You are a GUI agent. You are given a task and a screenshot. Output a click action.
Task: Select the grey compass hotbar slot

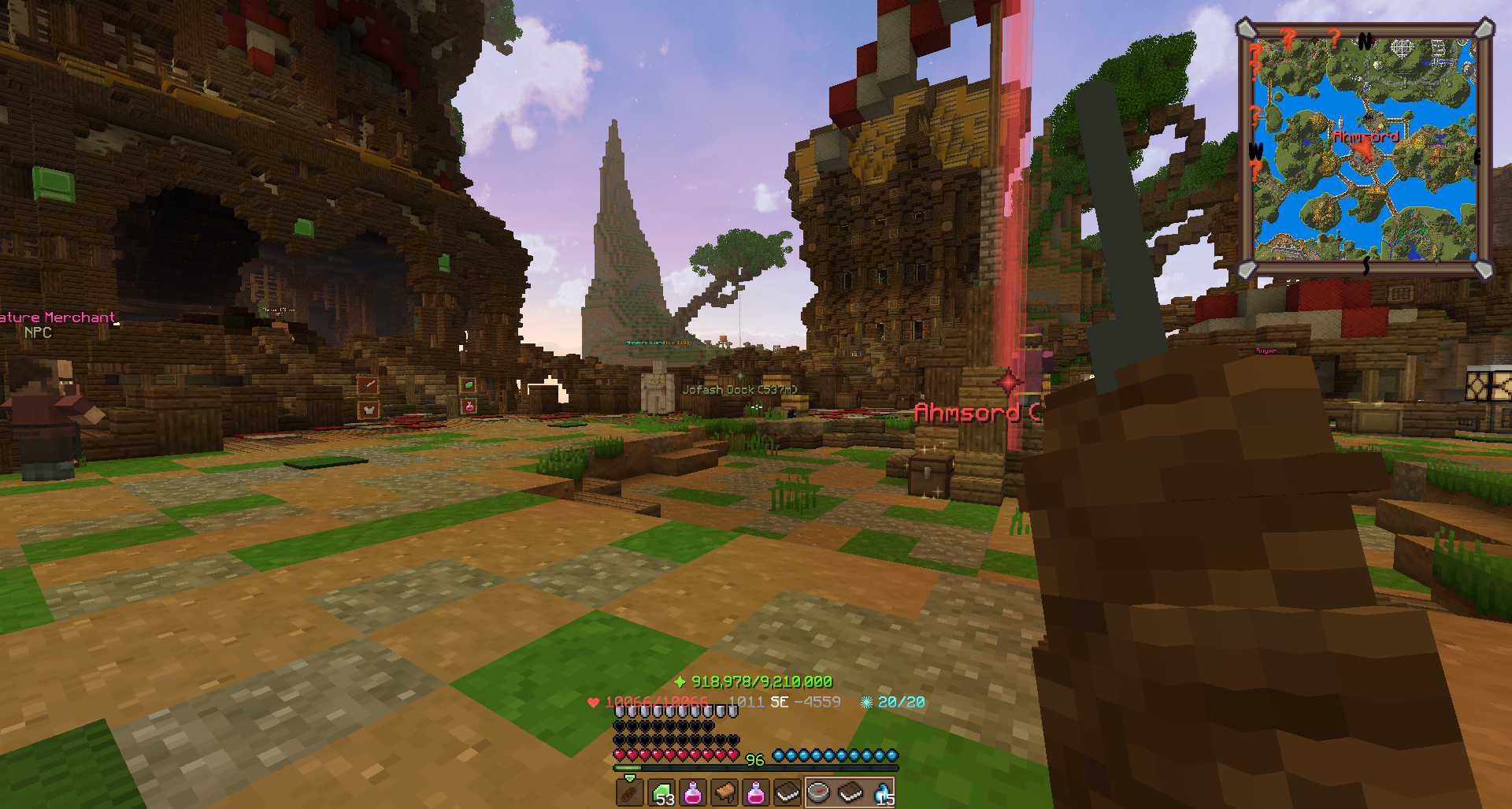point(819,792)
